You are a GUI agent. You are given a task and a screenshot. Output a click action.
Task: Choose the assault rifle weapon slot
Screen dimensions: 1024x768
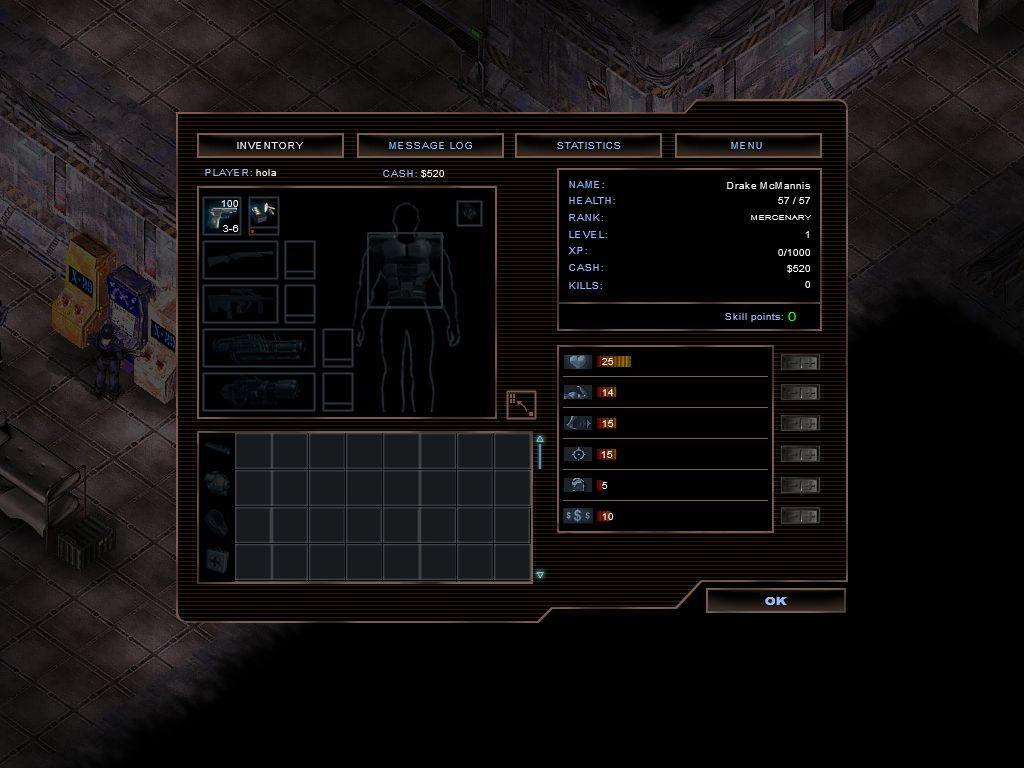click(x=240, y=303)
